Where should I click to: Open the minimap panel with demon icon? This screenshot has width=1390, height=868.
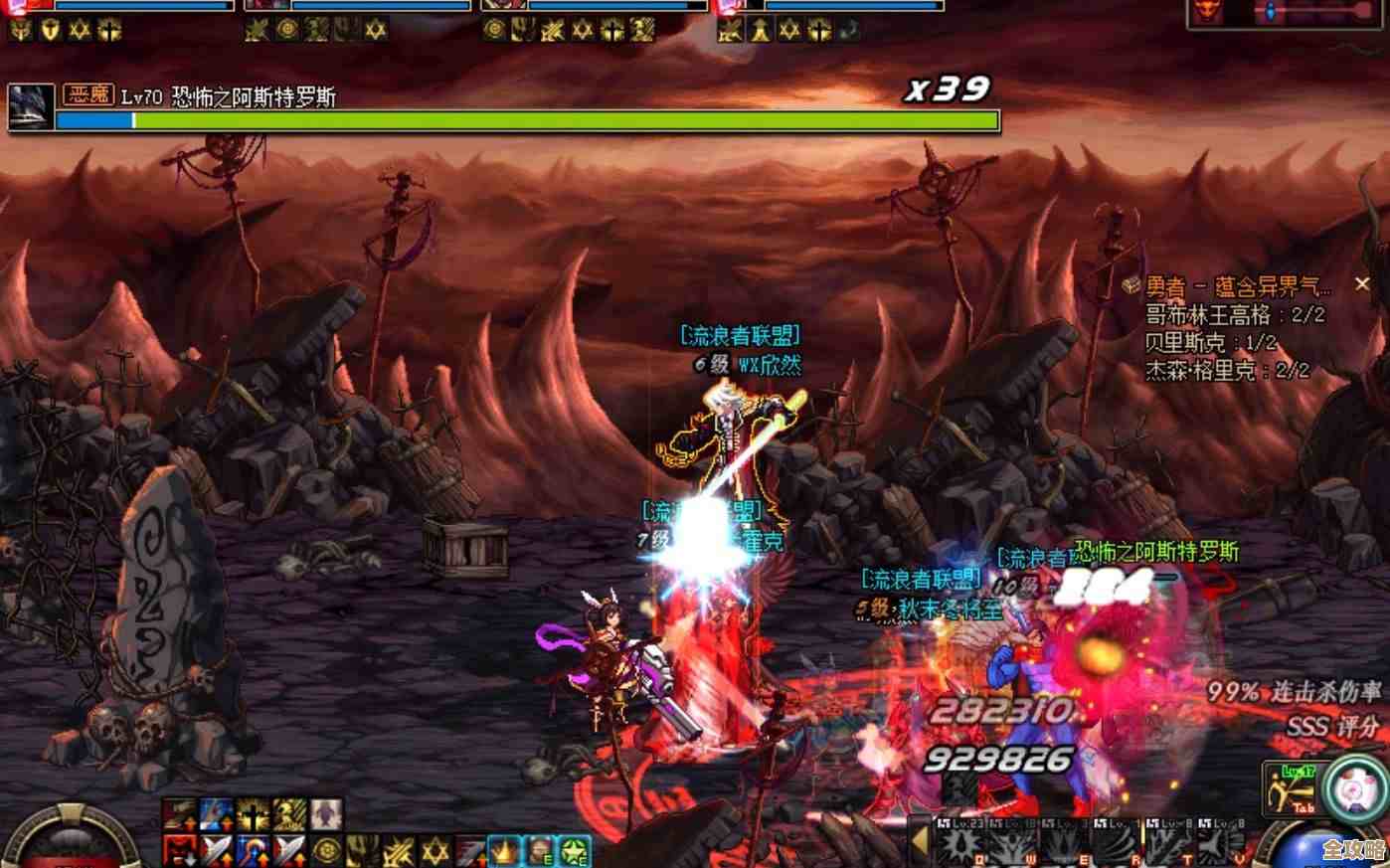(1288, 12)
